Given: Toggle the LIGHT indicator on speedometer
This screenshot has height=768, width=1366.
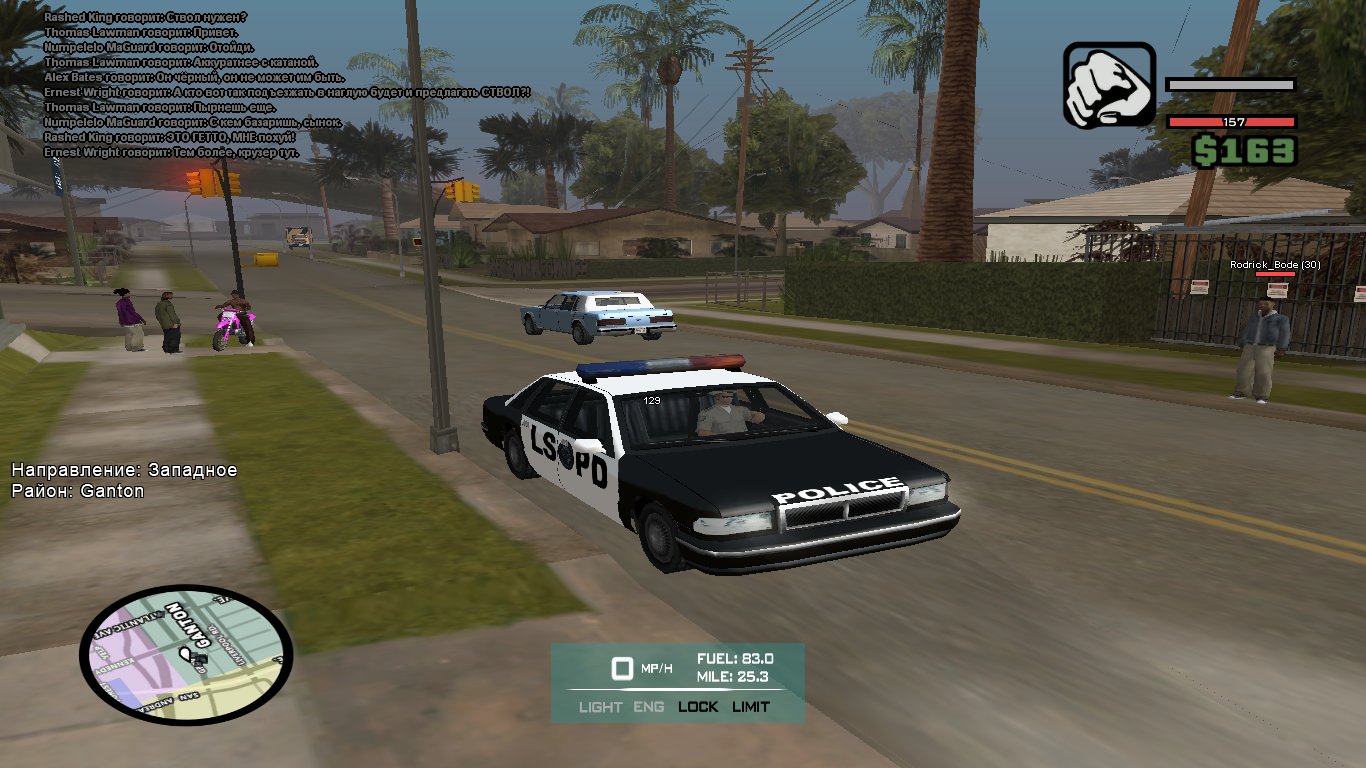Looking at the screenshot, I should [x=600, y=707].
